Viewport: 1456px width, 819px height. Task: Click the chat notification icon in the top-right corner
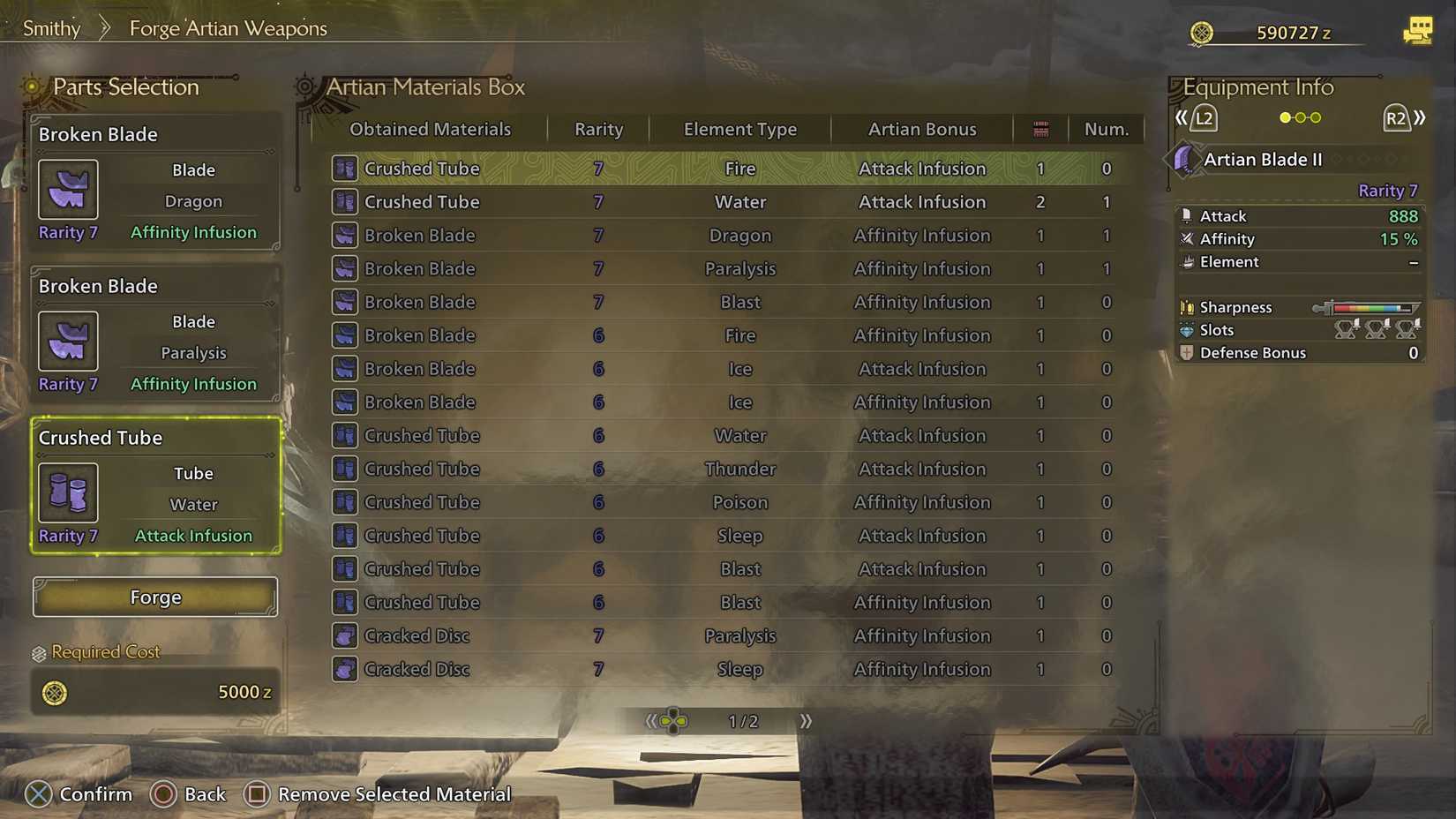(x=1418, y=29)
